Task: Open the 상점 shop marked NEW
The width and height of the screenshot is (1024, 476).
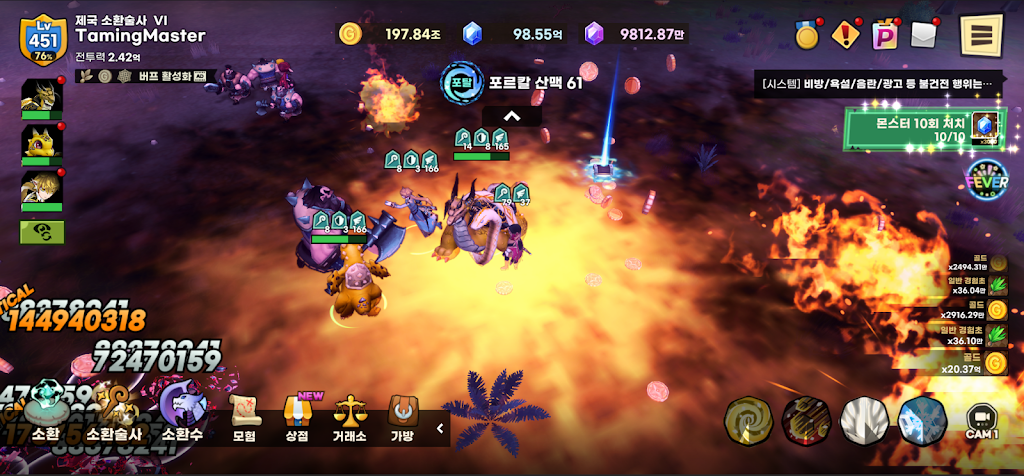Action: tap(298, 418)
